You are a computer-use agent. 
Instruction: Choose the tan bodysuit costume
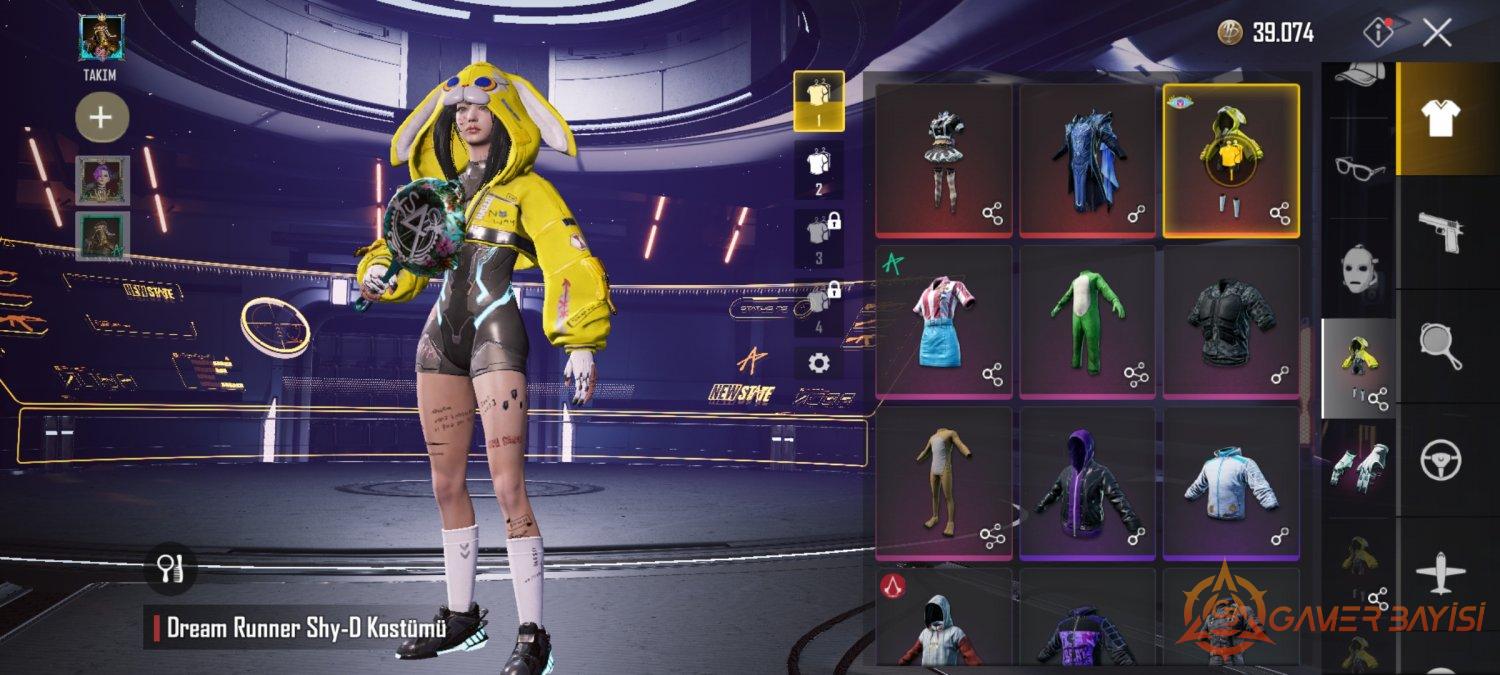943,484
